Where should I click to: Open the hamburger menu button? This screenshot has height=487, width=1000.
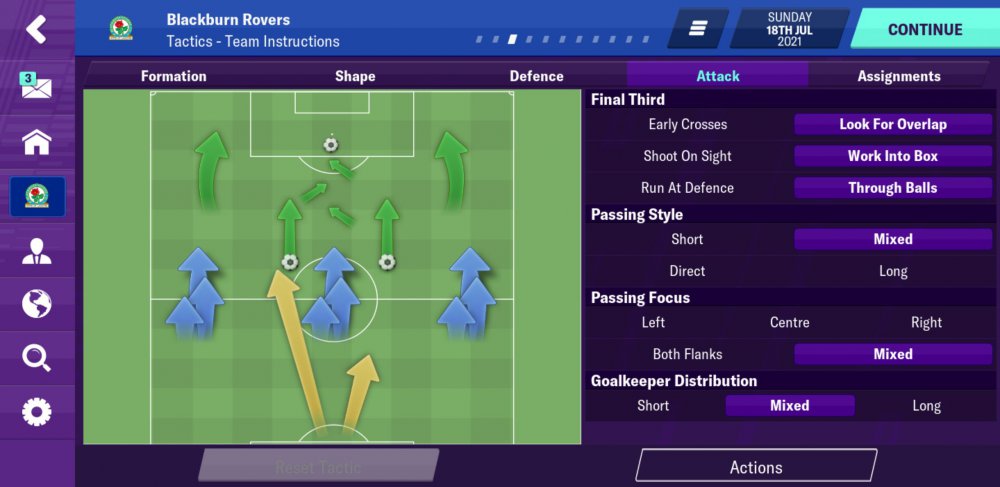pyautogui.click(x=698, y=29)
